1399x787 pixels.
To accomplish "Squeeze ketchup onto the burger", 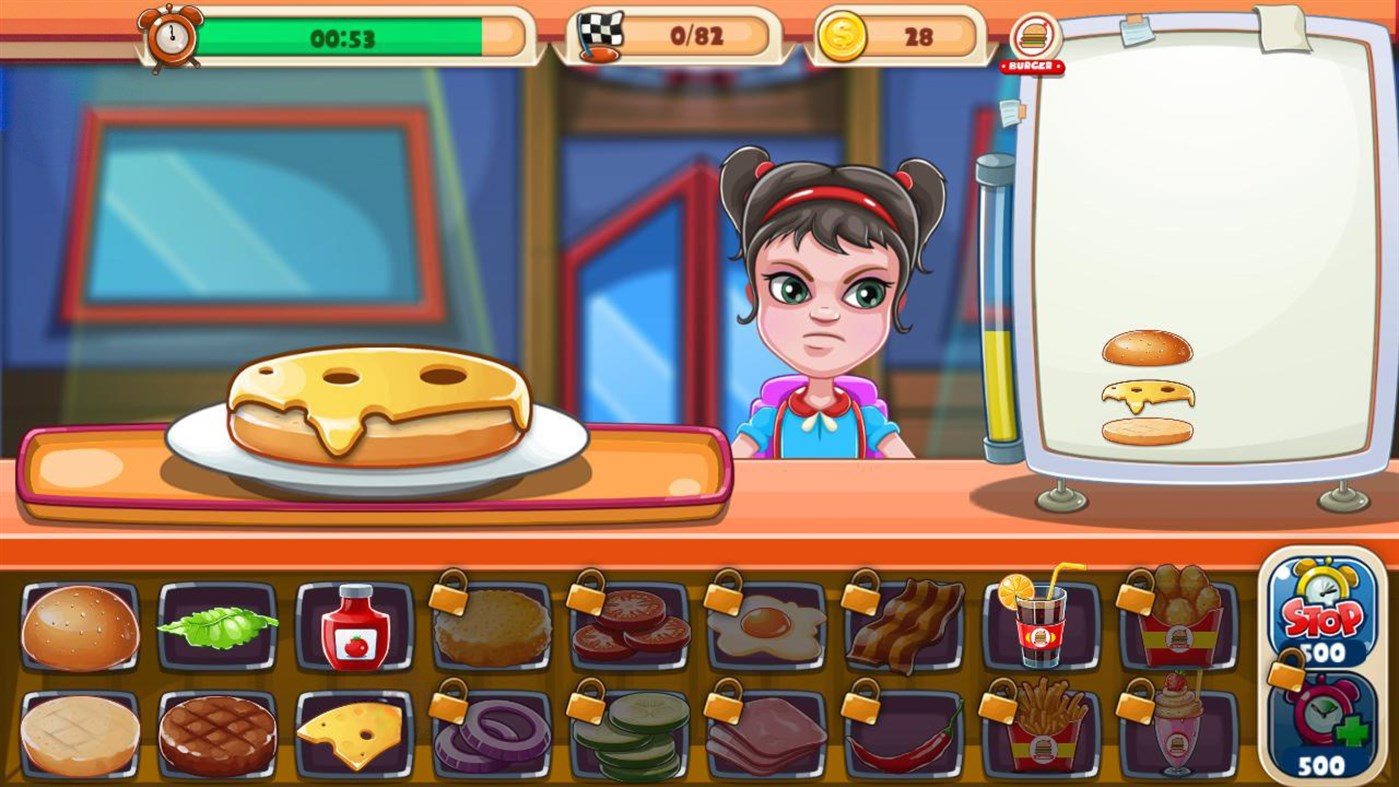I will tap(356, 628).
